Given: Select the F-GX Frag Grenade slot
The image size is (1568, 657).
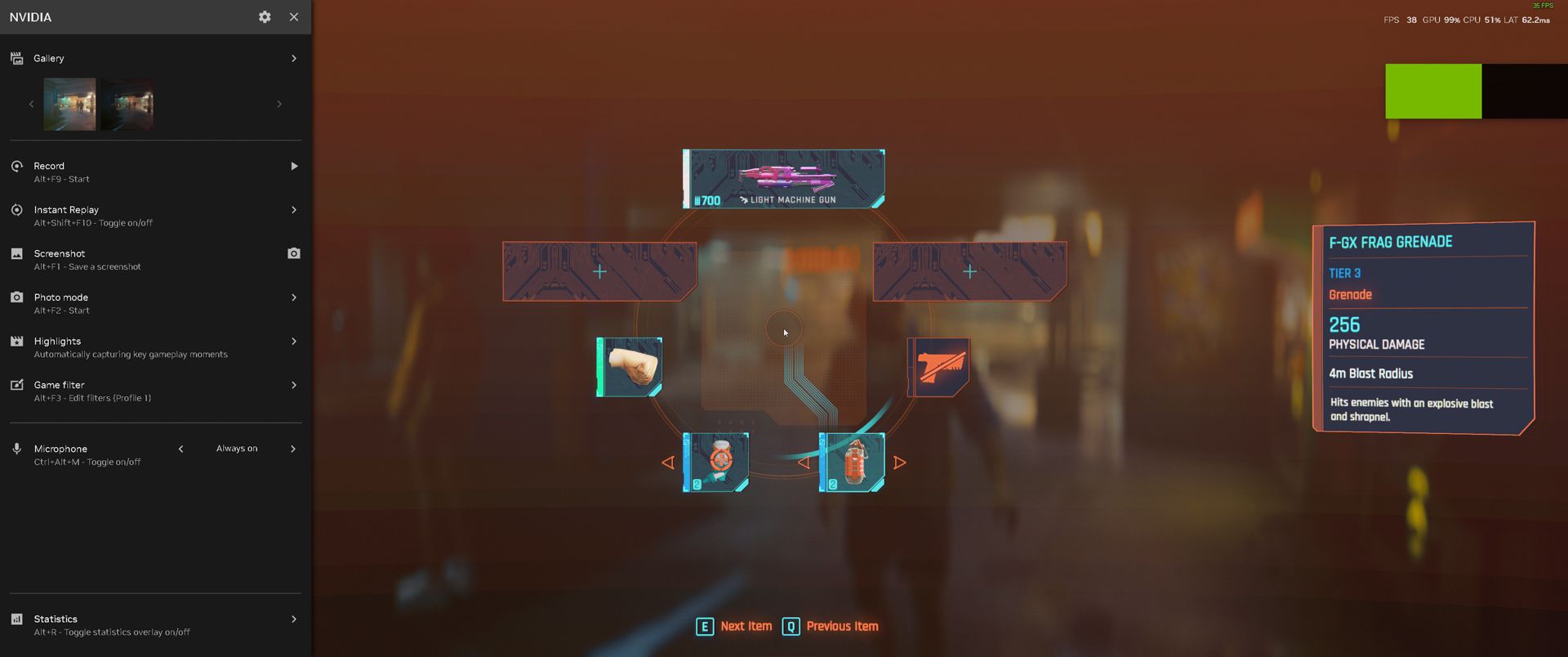Looking at the screenshot, I should point(852,461).
